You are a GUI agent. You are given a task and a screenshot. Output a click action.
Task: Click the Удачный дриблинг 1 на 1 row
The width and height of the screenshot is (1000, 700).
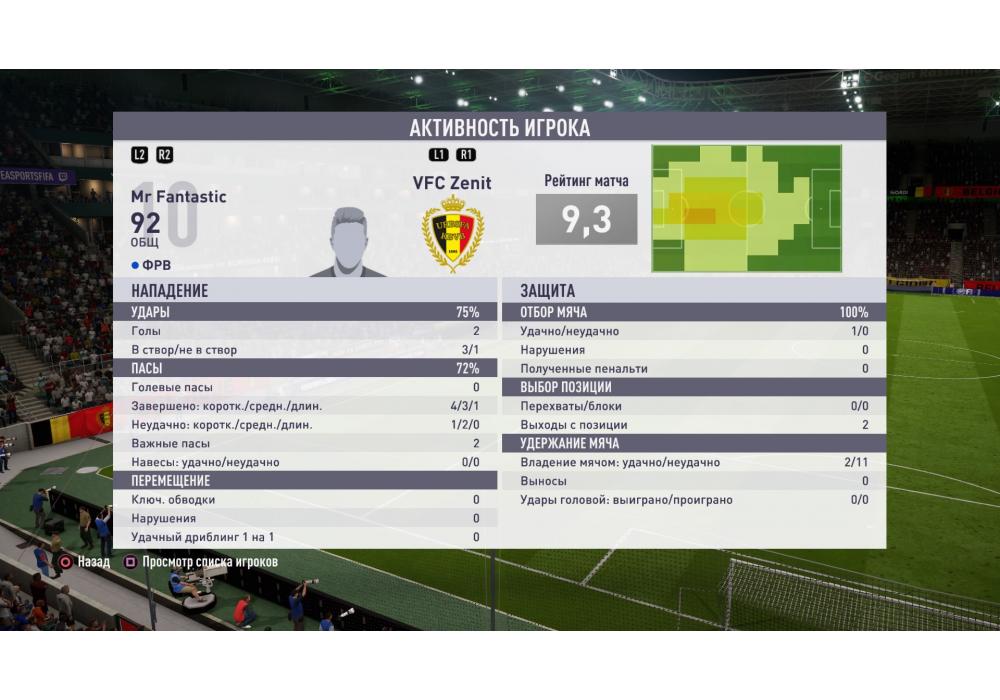click(305, 537)
